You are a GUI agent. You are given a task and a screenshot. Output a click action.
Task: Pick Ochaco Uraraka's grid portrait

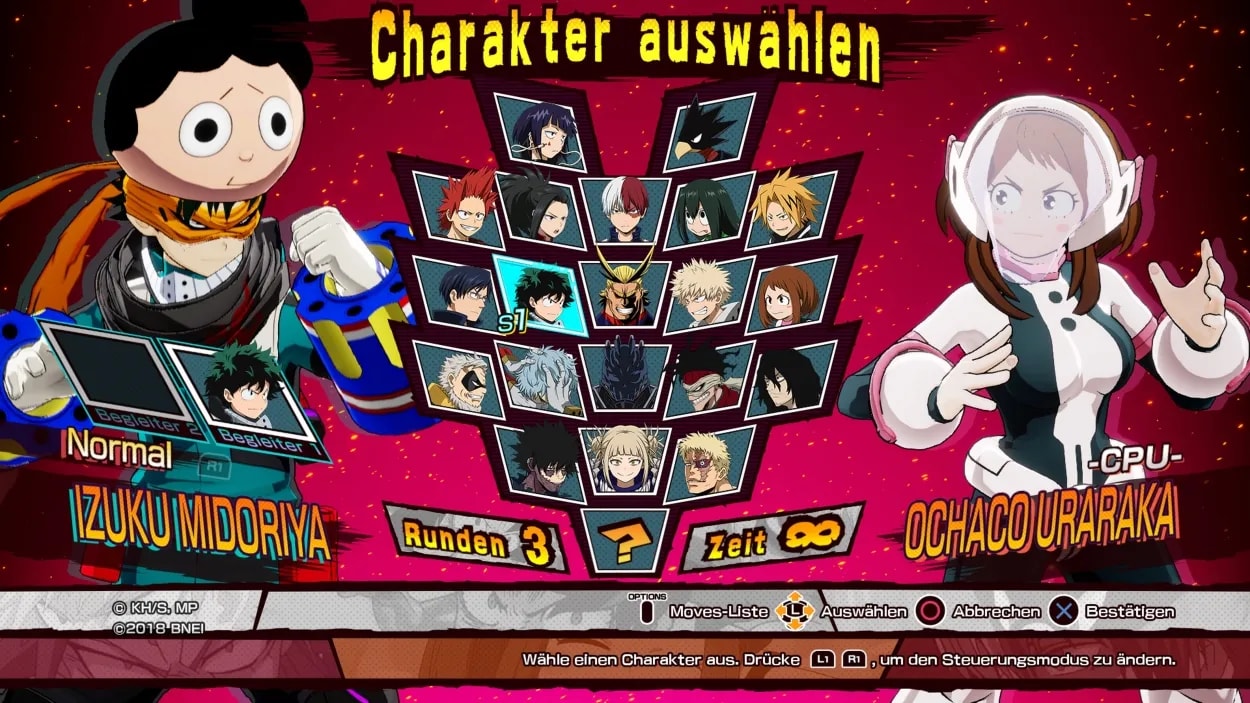click(x=792, y=294)
